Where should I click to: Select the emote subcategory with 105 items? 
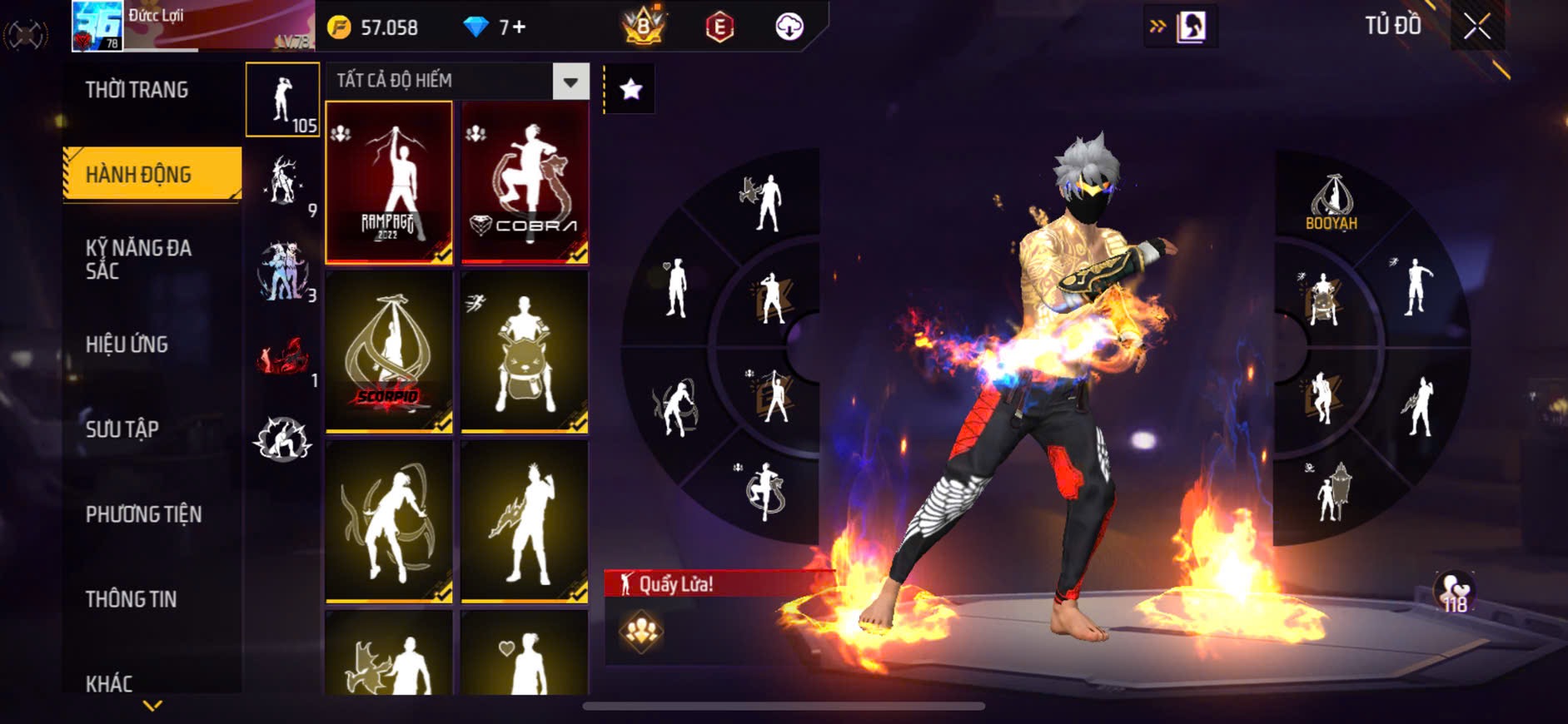[x=283, y=100]
